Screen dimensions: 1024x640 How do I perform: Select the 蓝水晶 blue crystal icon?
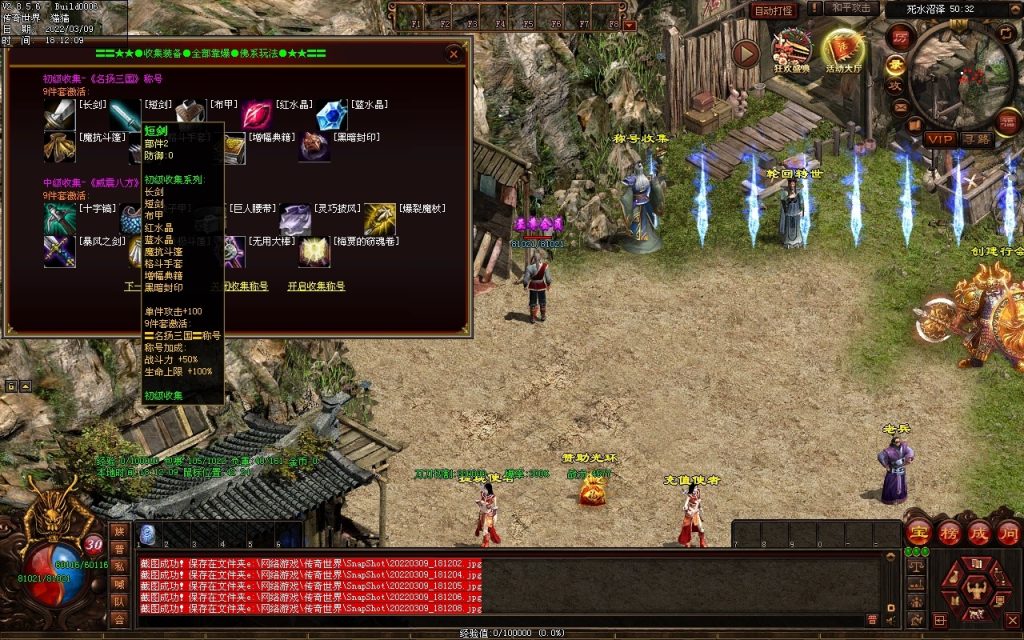[331, 116]
